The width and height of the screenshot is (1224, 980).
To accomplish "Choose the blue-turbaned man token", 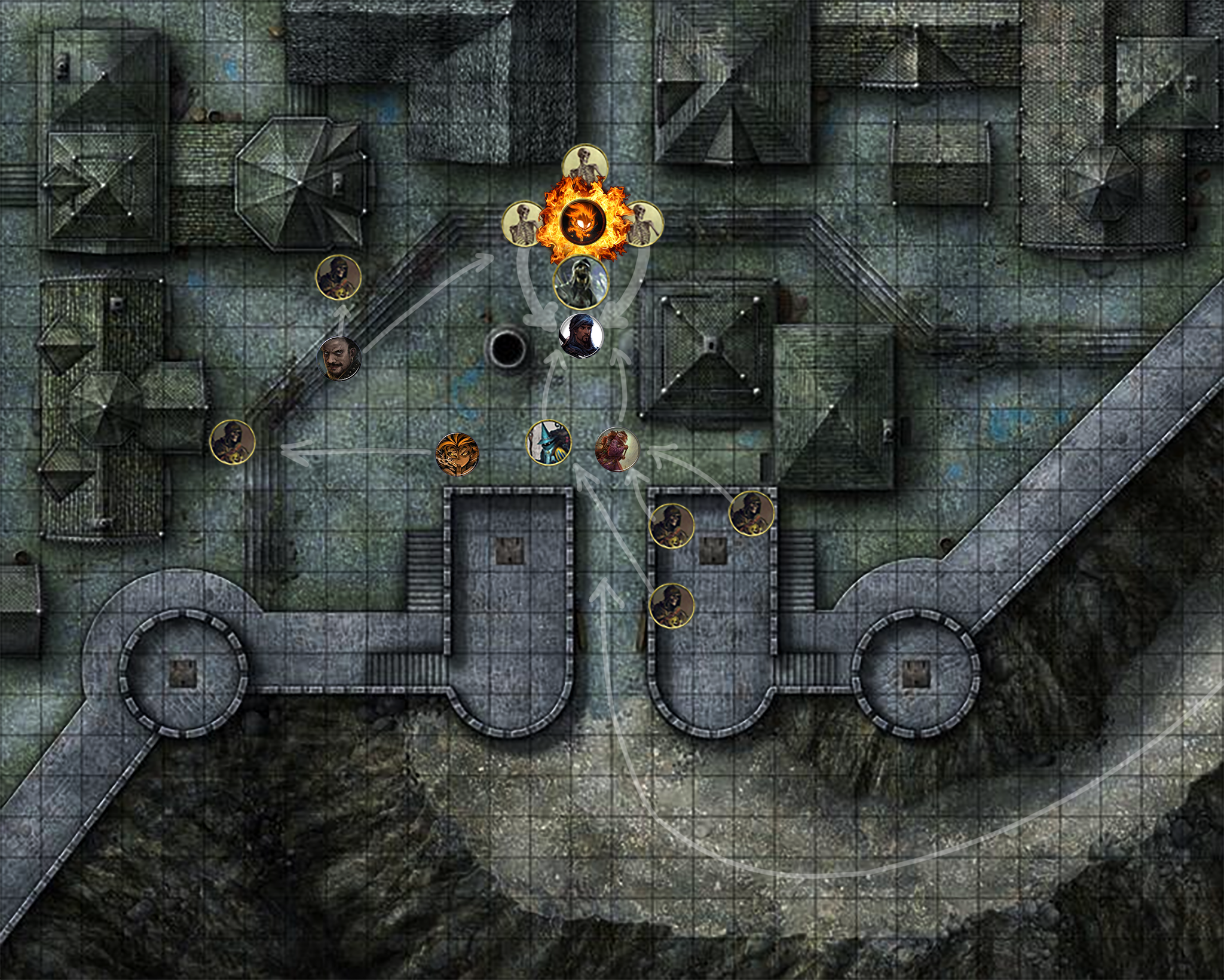I will (x=581, y=335).
